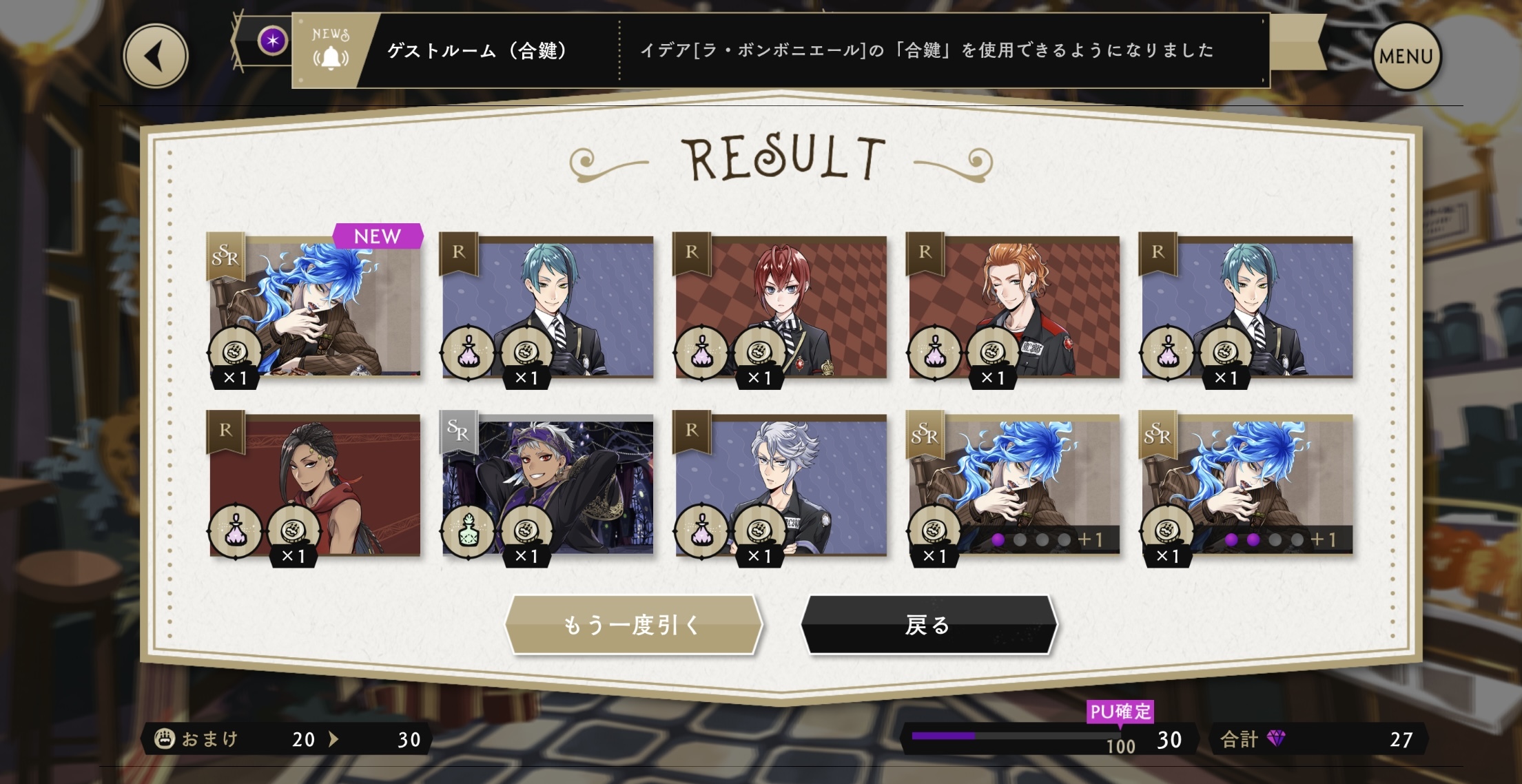This screenshot has width=1522, height=784.
Task: View the red-haired R card with striped ribbon
Action: click(x=781, y=308)
